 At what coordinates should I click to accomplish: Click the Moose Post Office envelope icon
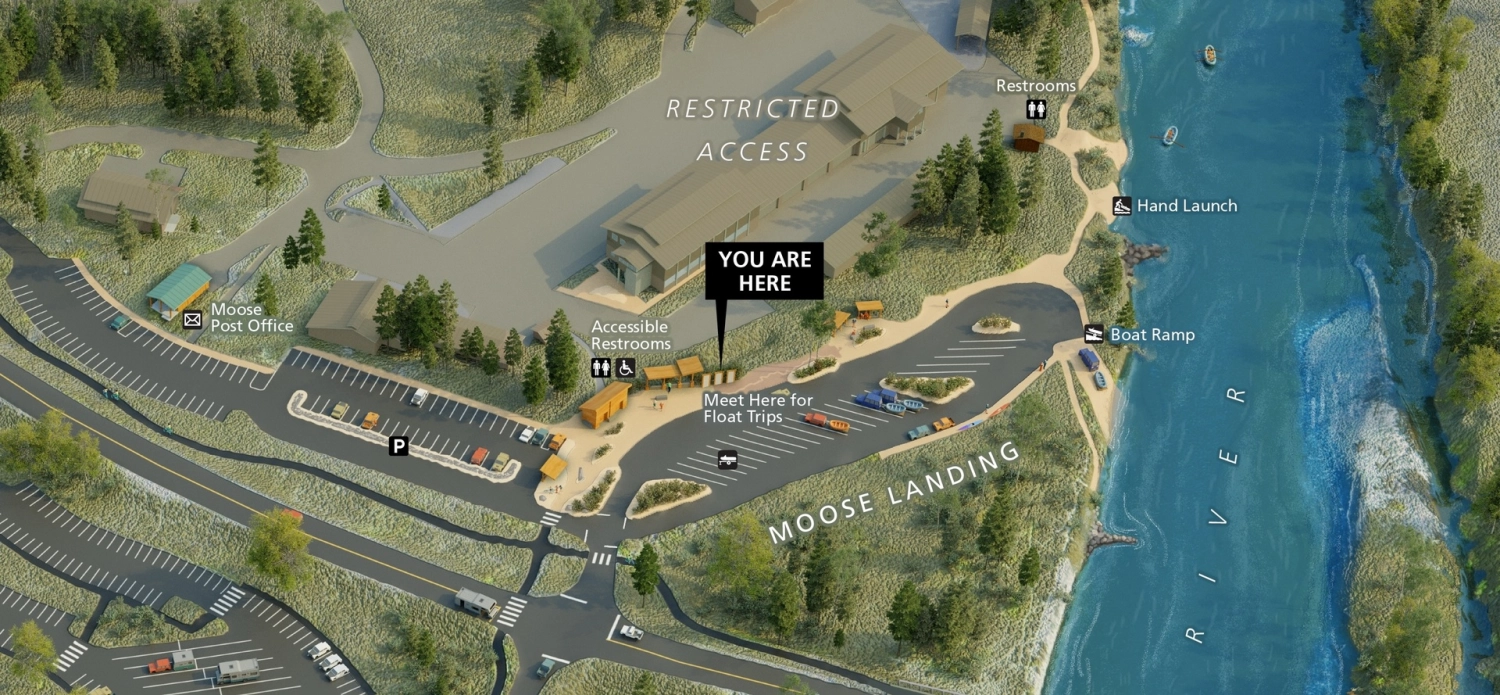click(x=193, y=320)
